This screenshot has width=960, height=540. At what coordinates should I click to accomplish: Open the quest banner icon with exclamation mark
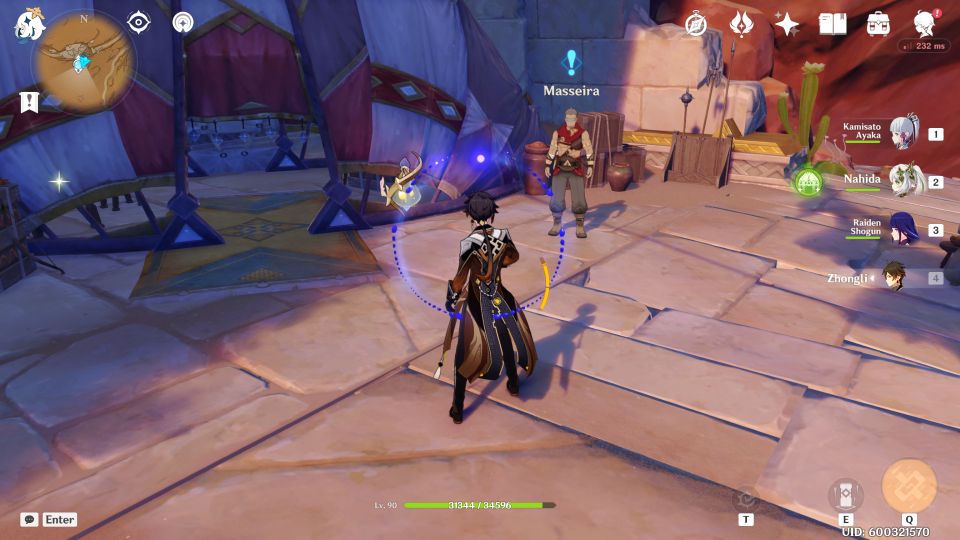[x=29, y=101]
